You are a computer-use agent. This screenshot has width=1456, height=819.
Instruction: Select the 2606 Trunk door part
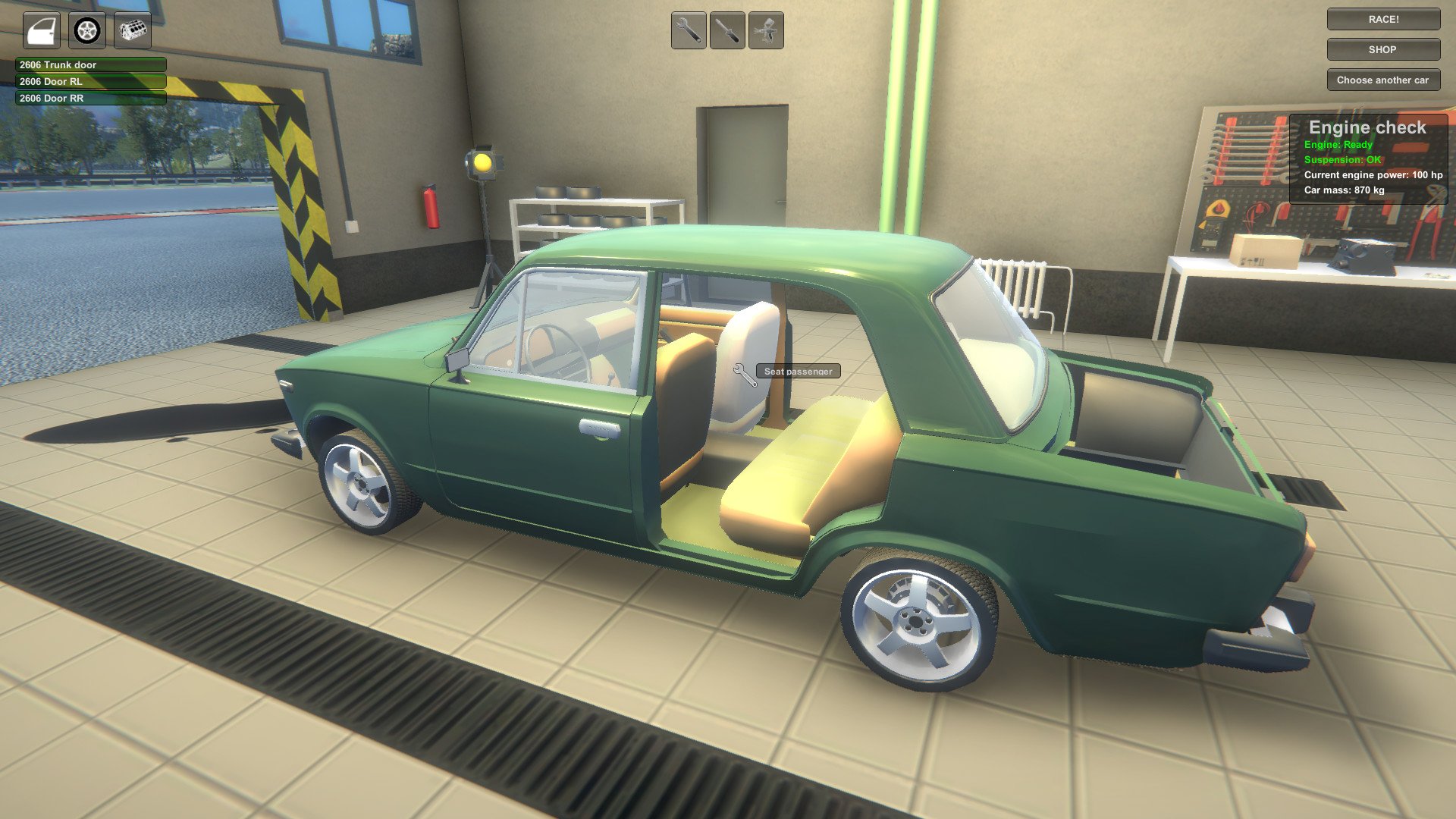coord(90,65)
